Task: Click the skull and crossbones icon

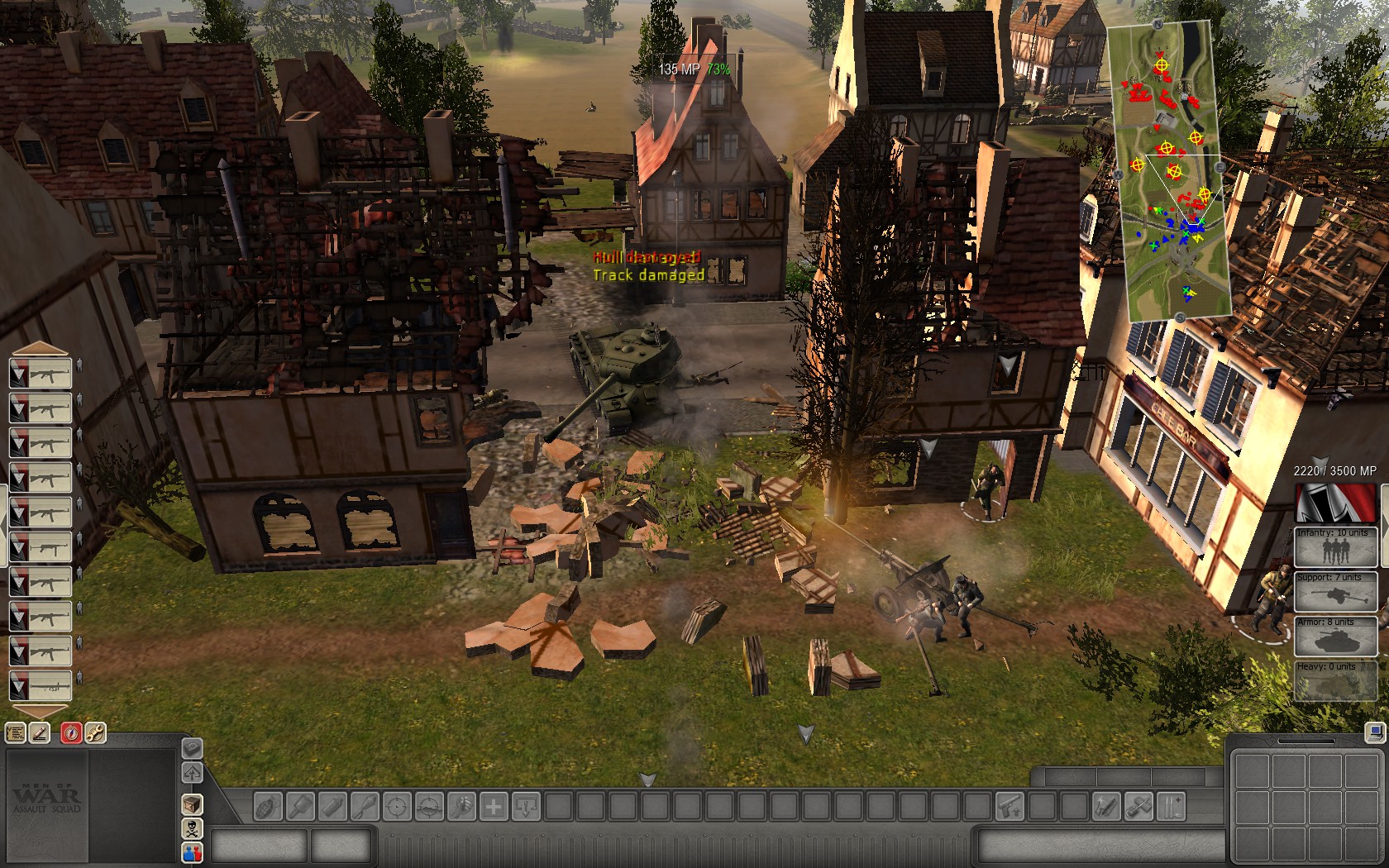Action: (192, 829)
